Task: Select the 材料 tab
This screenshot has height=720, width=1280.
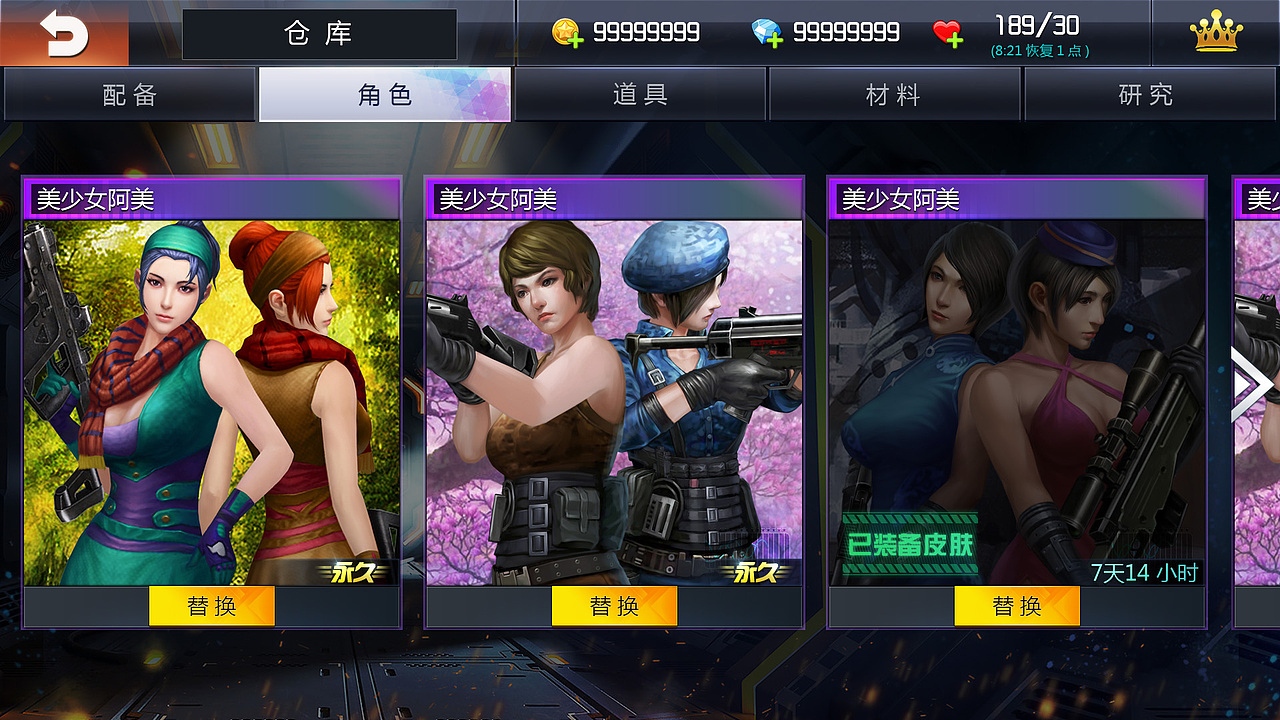Action: coord(895,95)
